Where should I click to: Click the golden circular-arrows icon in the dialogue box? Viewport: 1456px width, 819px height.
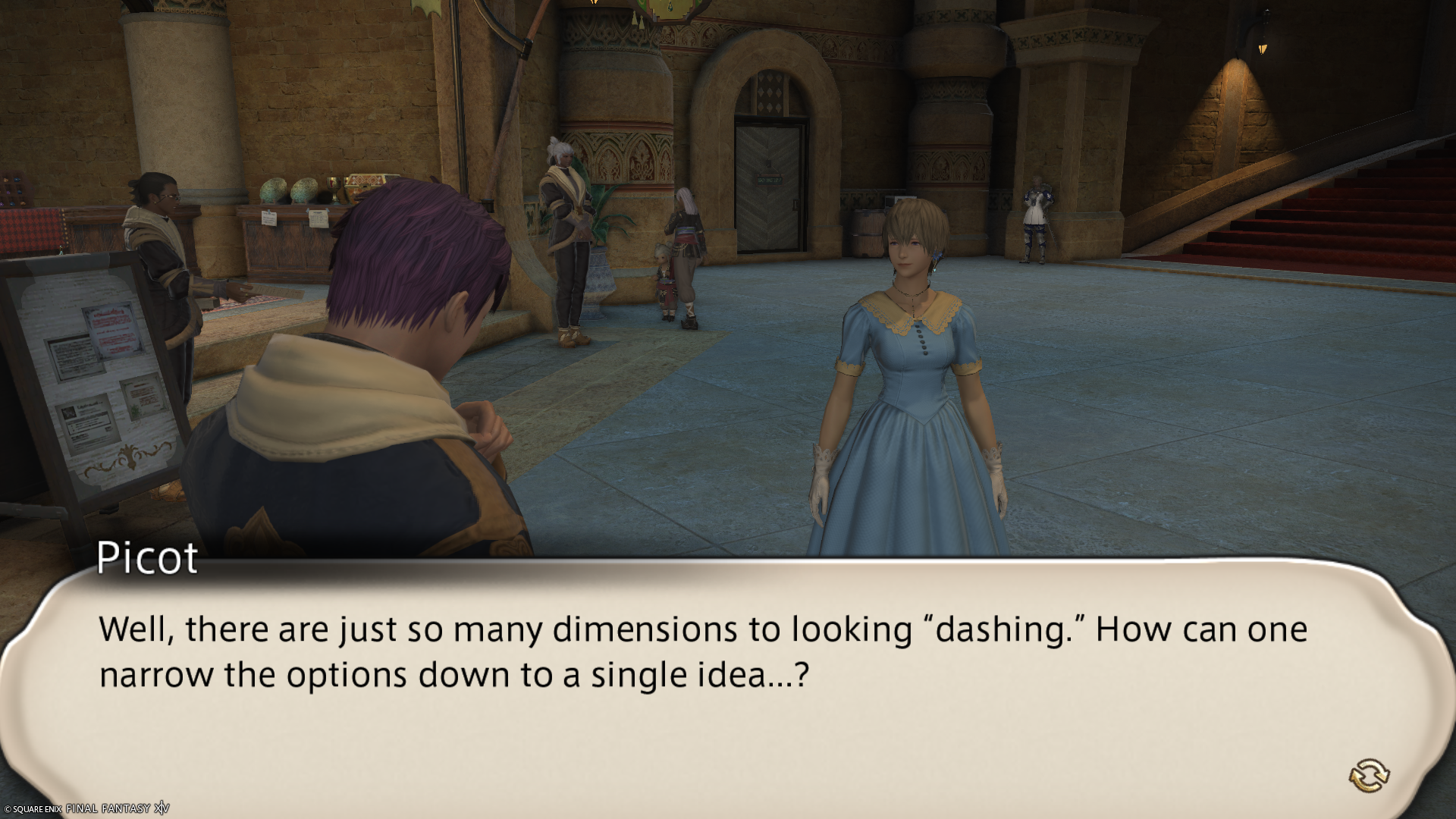[1369, 774]
